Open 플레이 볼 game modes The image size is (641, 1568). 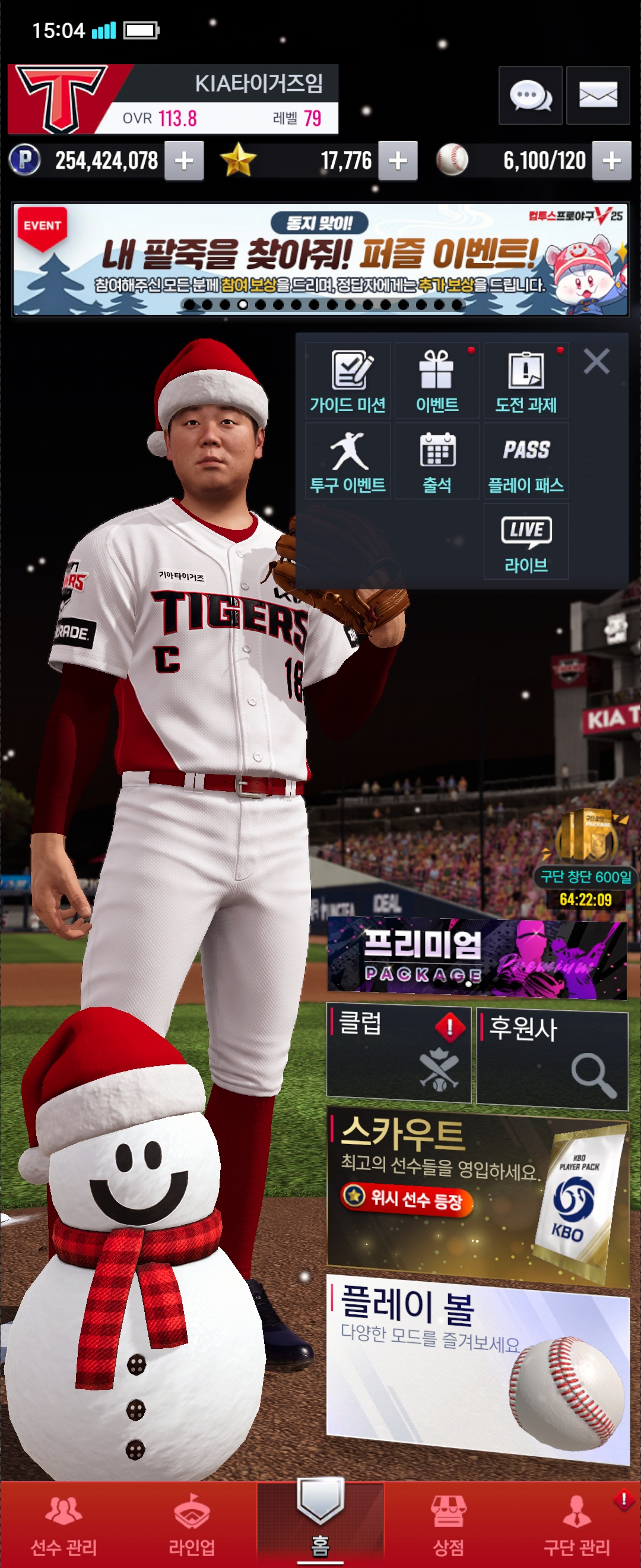click(478, 1367)
